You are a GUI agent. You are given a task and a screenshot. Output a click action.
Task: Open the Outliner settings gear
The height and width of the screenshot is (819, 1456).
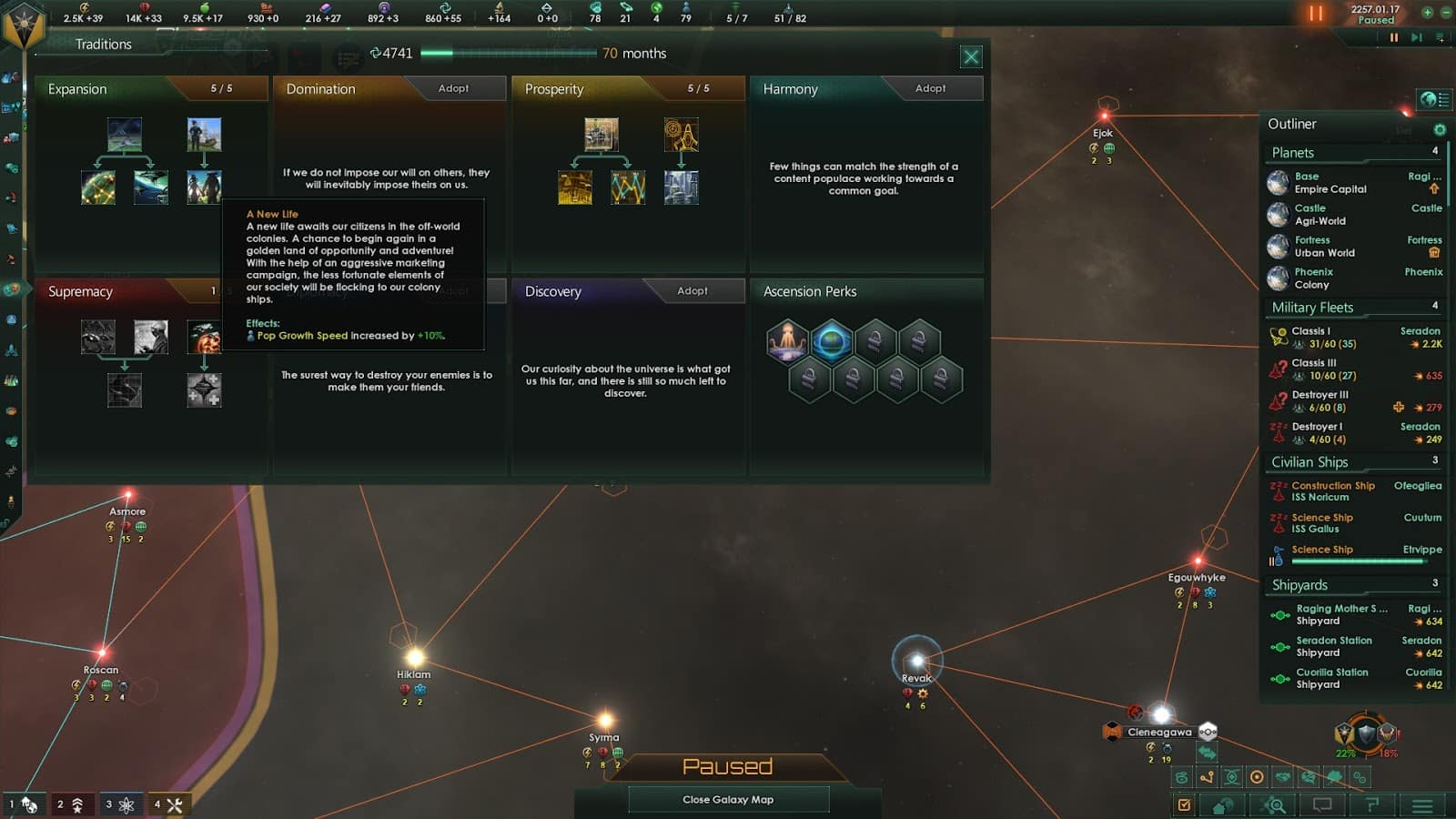(1439, 130)
